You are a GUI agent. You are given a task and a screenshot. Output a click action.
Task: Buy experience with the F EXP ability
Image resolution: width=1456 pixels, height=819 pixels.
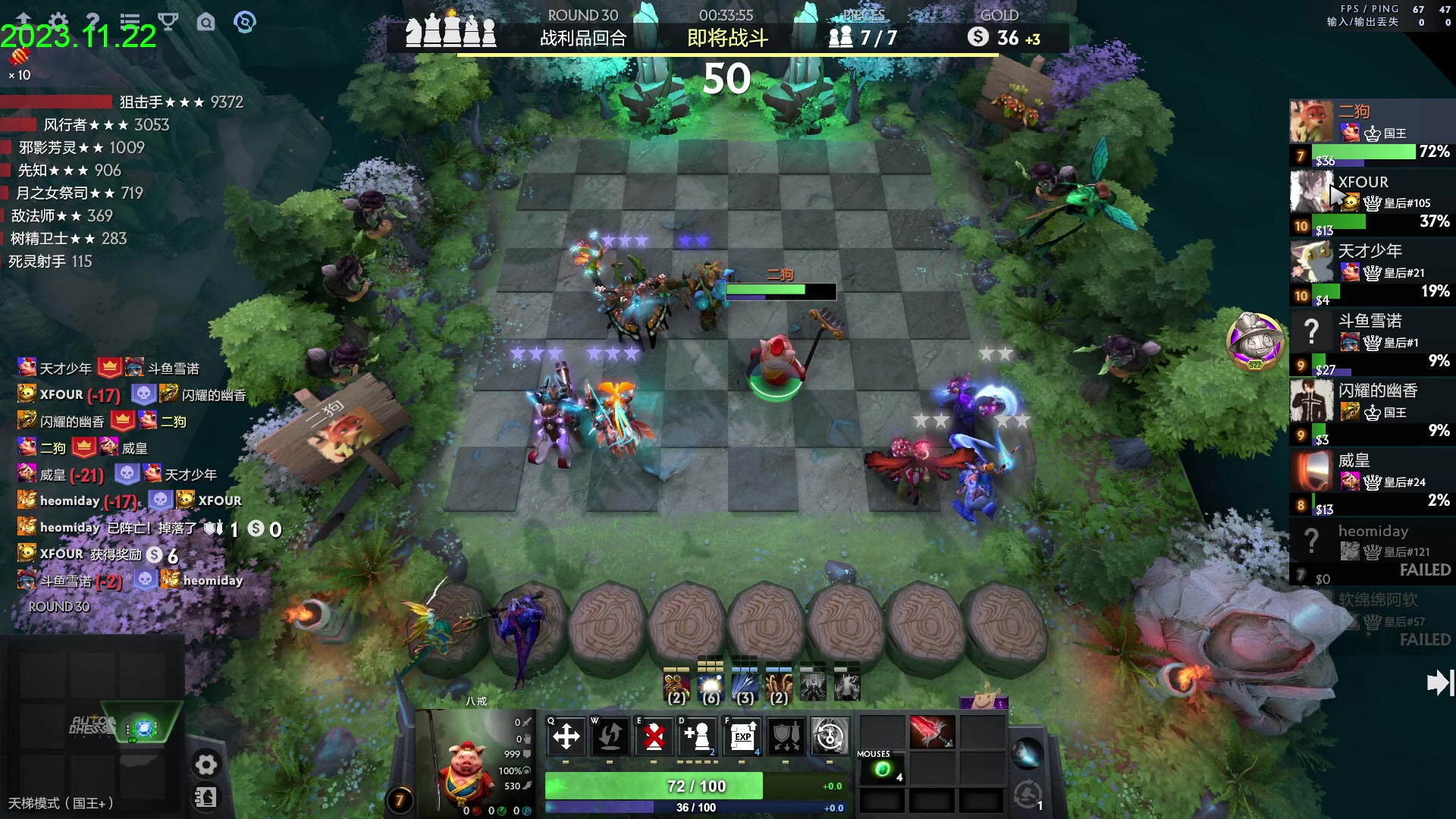[742, 736]
